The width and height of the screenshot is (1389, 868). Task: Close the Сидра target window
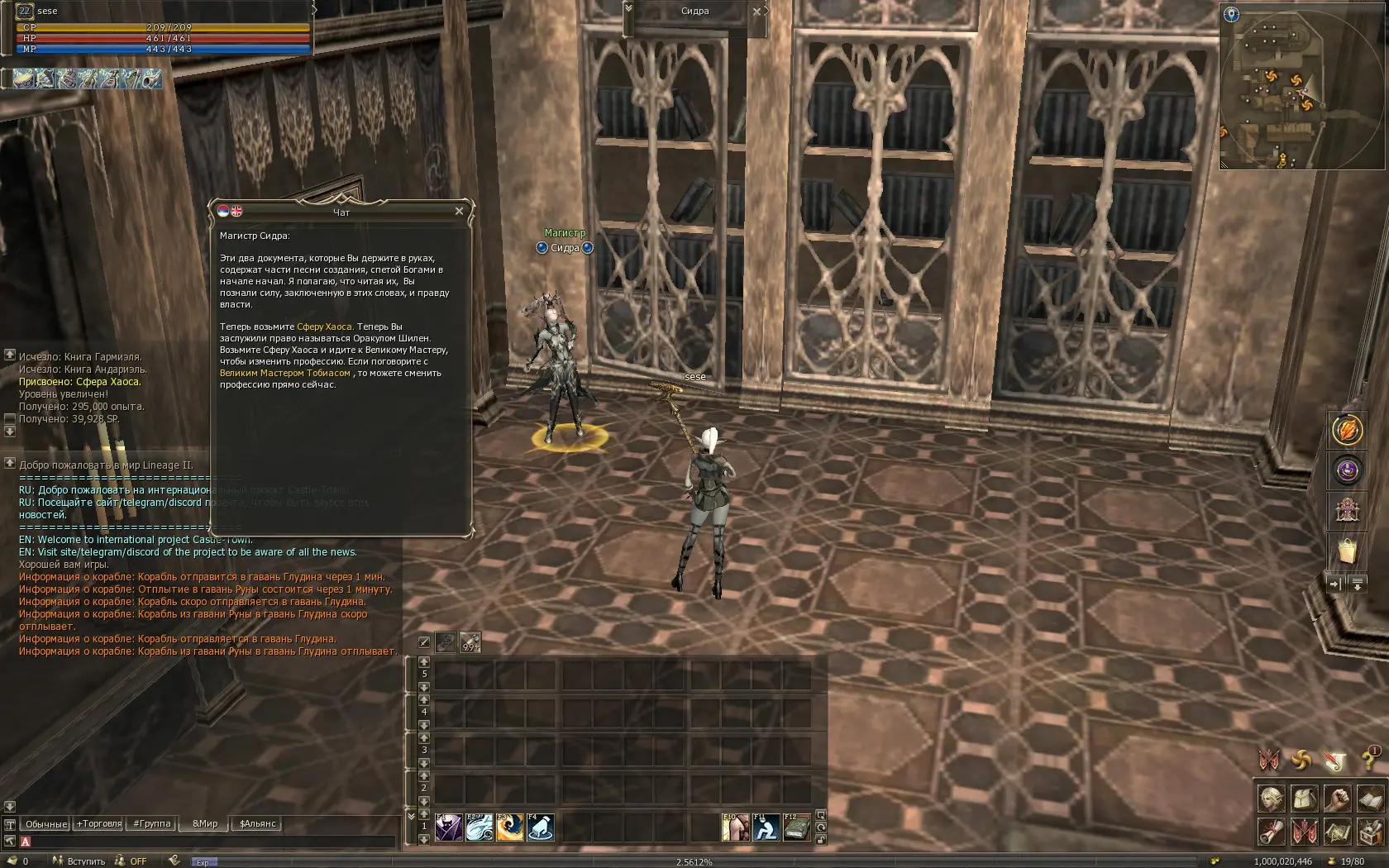(757, 12)
